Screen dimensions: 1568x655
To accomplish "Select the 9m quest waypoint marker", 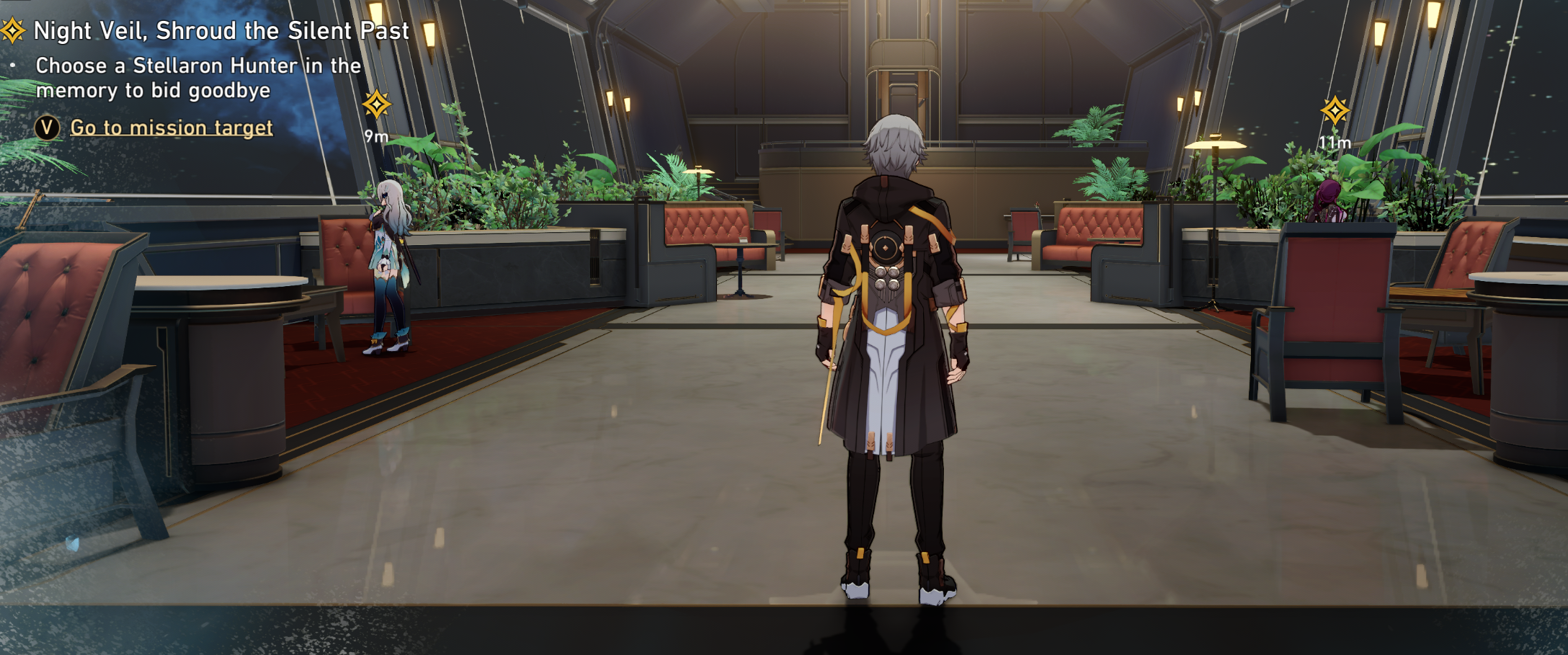I will [376, 105].
